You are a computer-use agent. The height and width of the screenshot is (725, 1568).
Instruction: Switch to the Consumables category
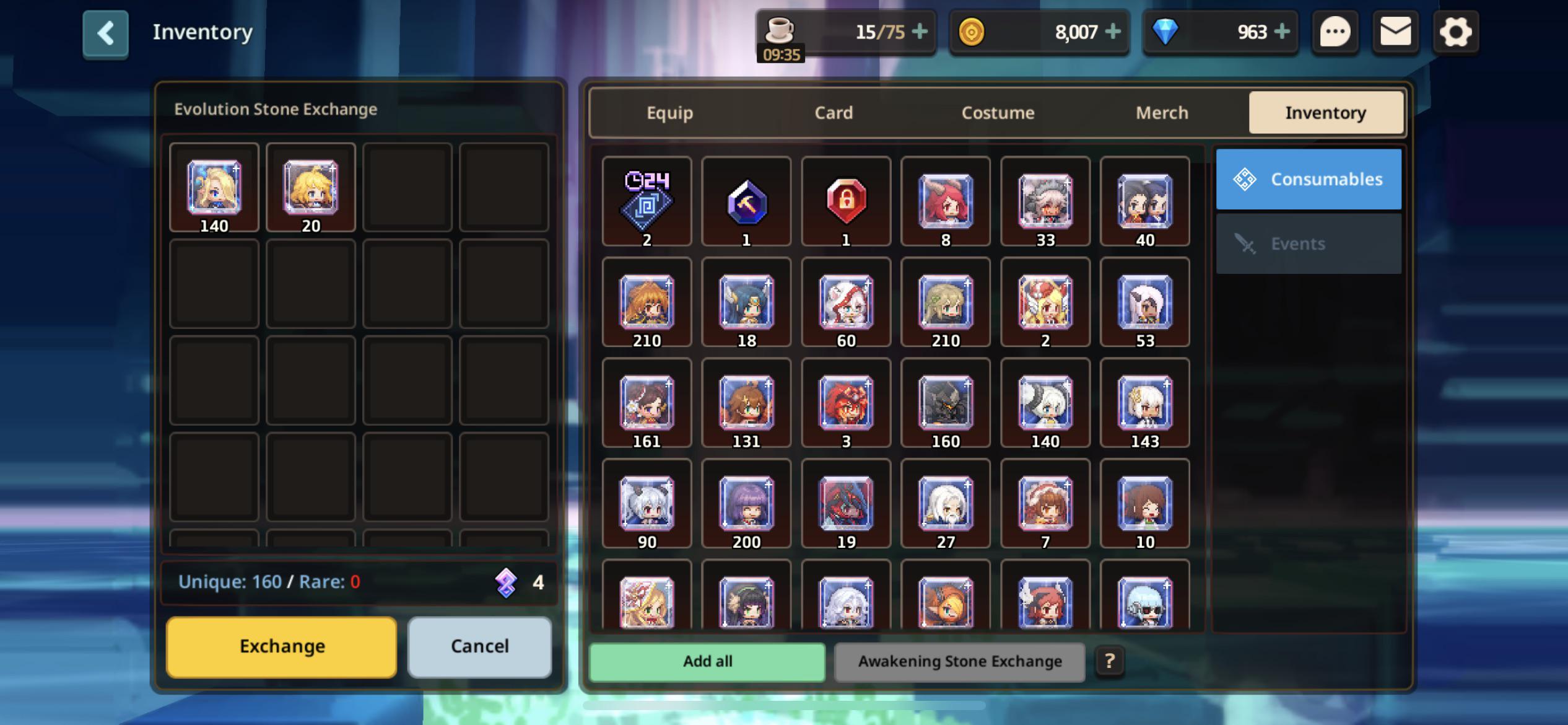pyautogui.click(x=1308, y=178)
